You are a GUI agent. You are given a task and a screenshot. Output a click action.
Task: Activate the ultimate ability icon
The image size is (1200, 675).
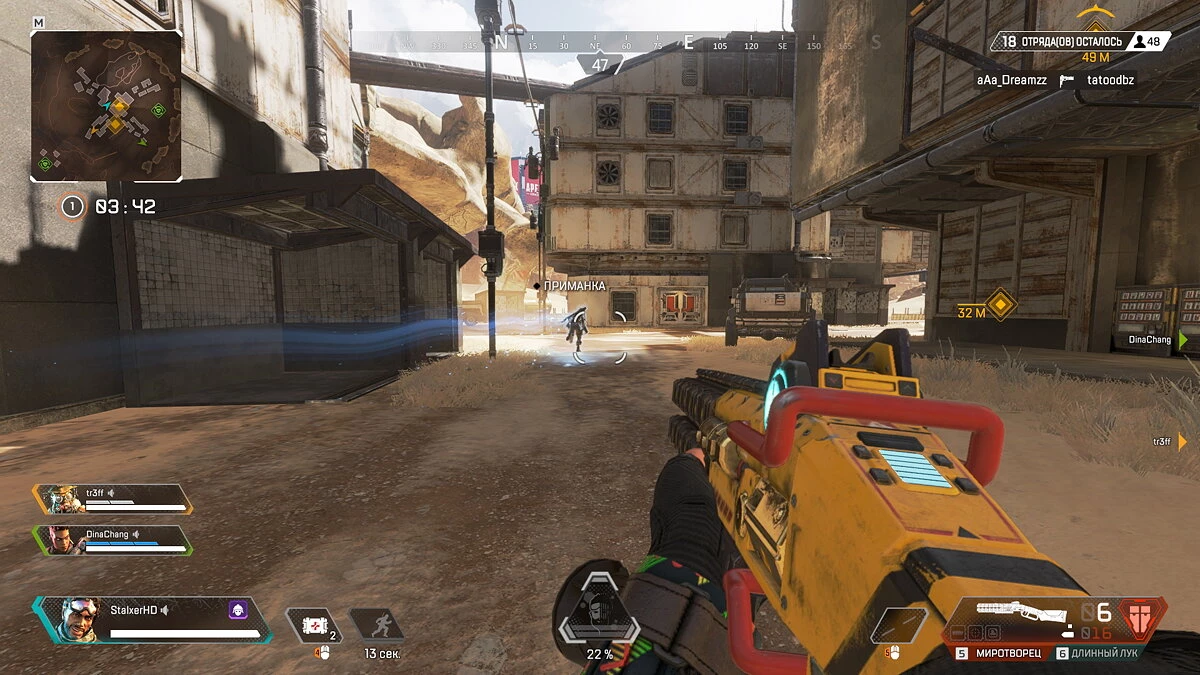tap(599, 609)
